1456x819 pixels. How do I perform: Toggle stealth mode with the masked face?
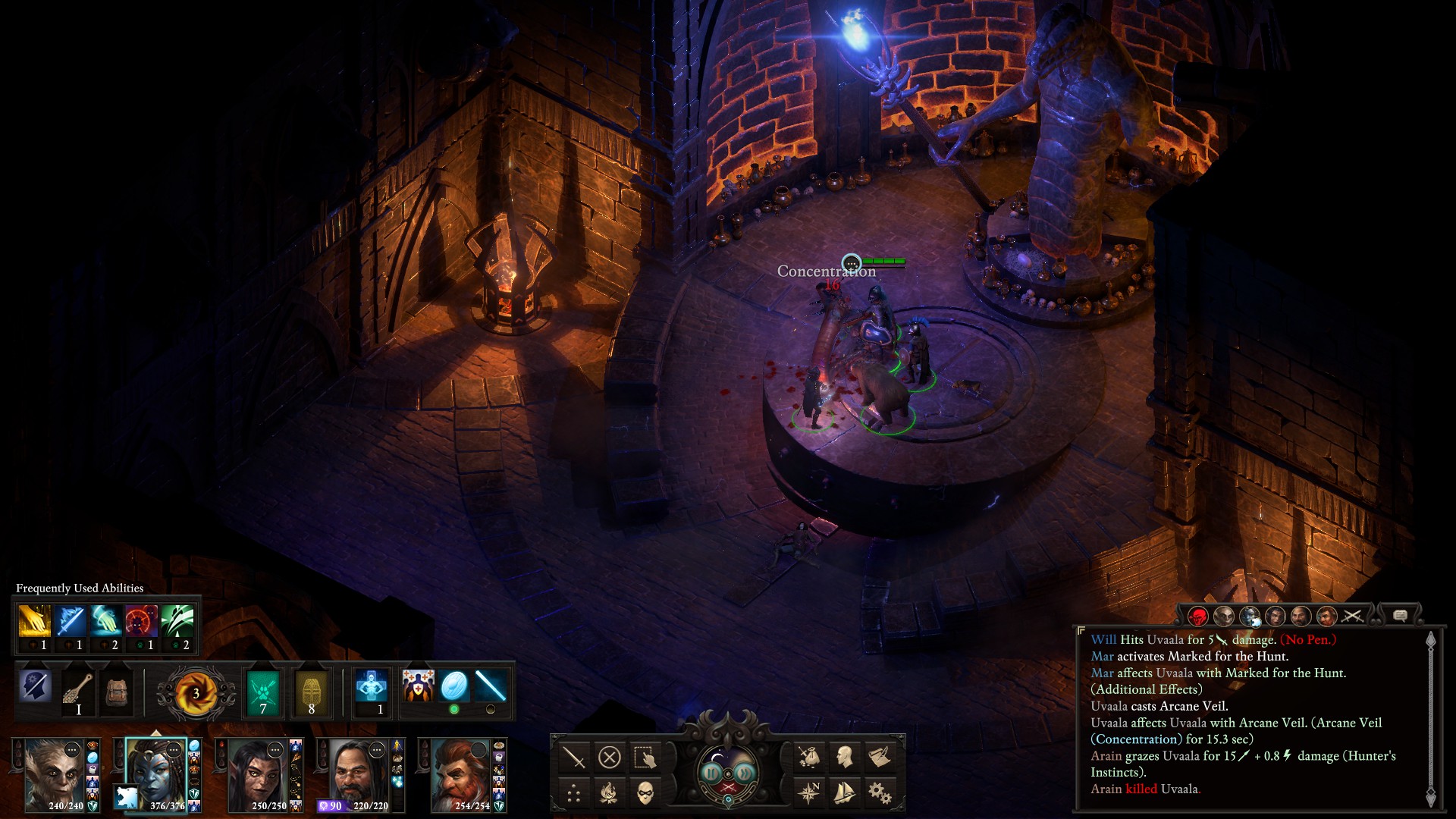point(645,793)
